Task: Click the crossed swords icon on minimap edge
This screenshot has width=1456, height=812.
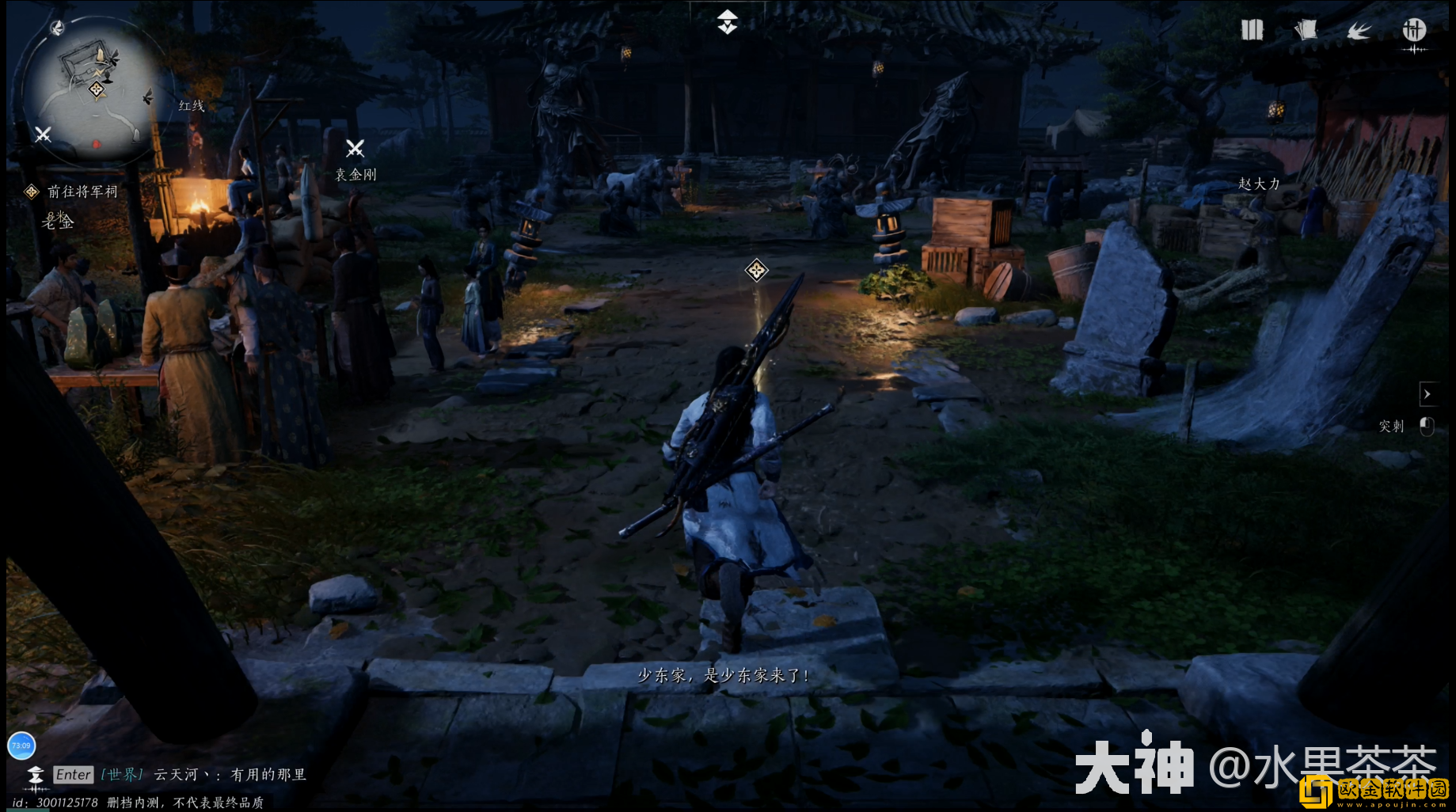Action: pos(43,135)
